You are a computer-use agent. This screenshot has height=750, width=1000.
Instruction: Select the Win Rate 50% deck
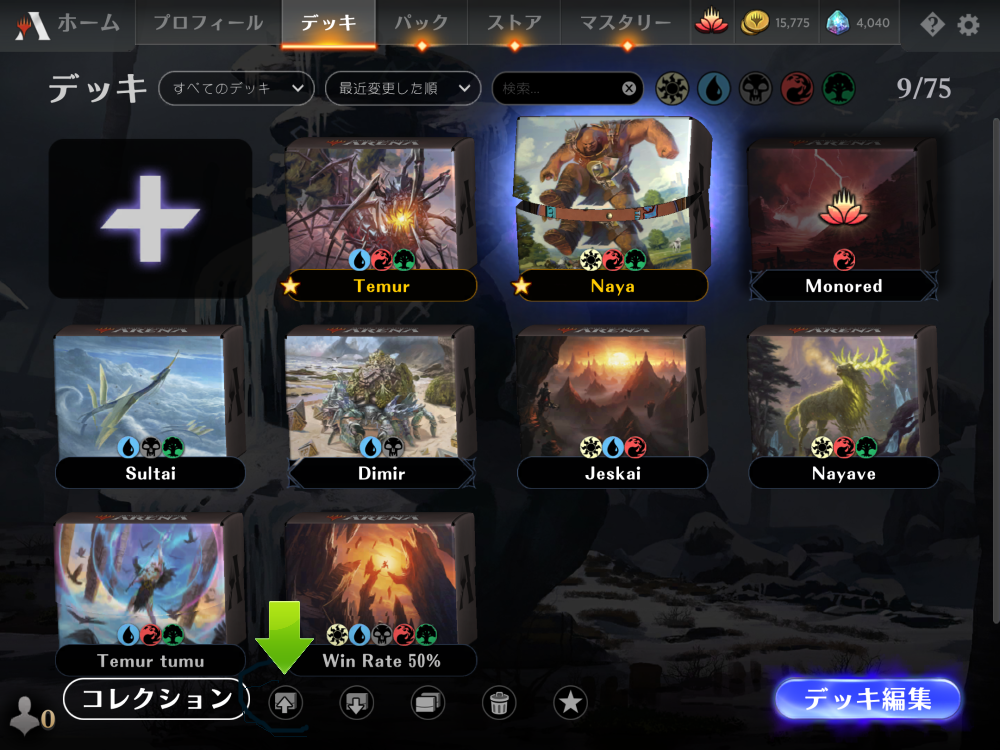pyautogui.click(x=380, y=590)
